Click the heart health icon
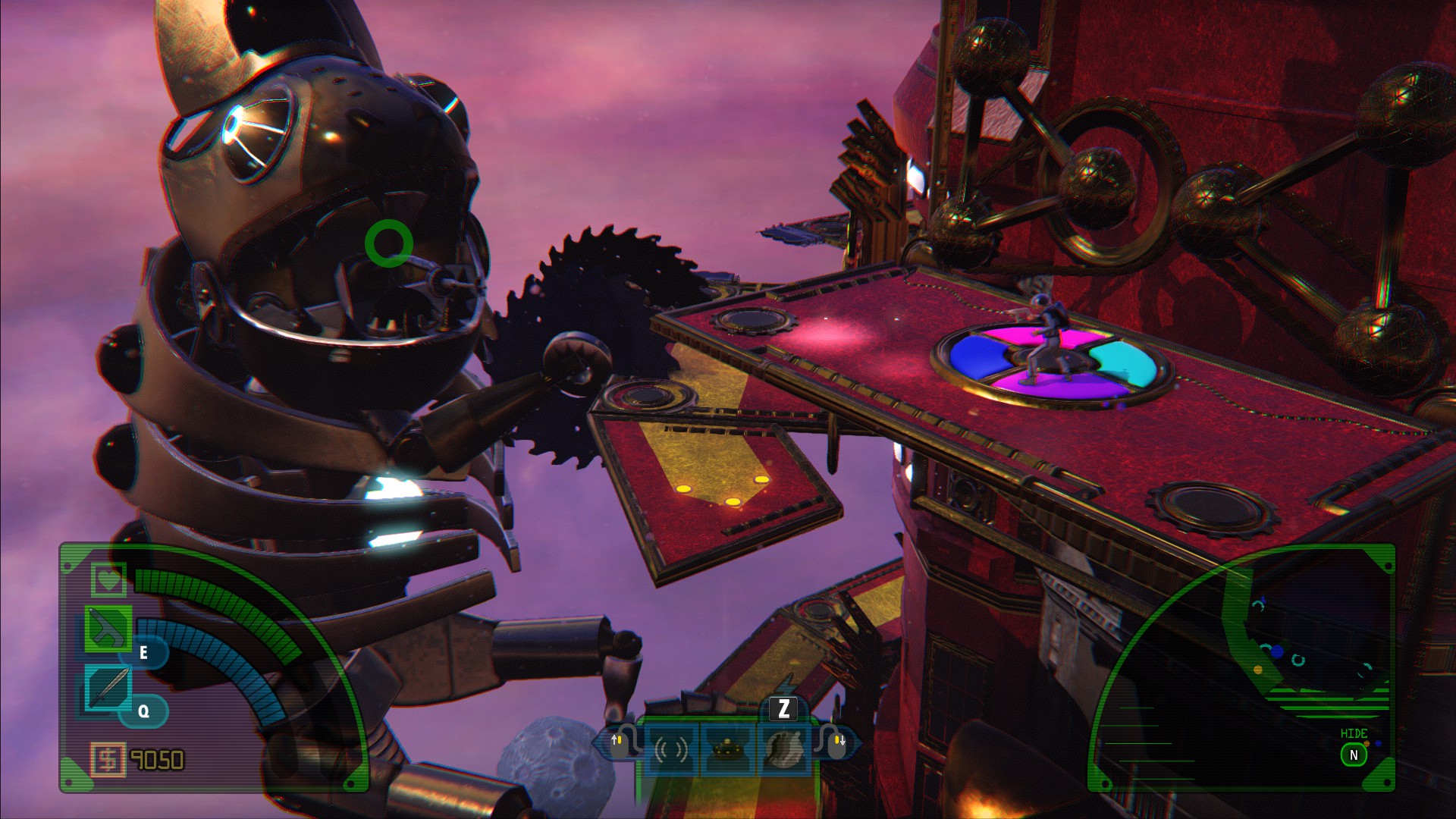Image resolution: width=1456 pixels, height=819 pixels. [108, 579]
